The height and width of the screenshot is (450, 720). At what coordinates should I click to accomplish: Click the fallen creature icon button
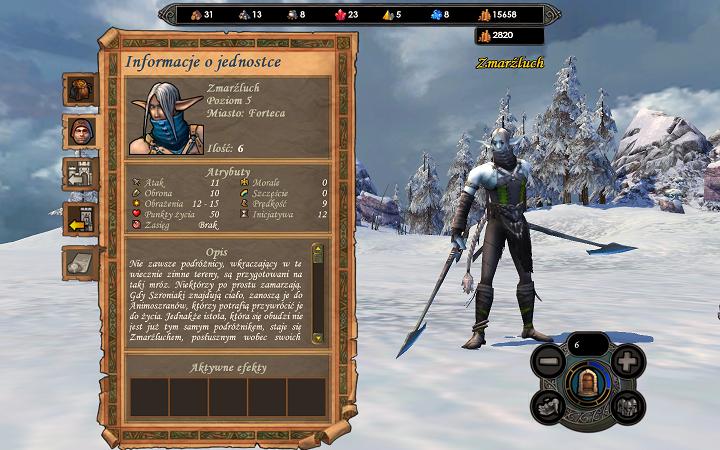(548, 405)
